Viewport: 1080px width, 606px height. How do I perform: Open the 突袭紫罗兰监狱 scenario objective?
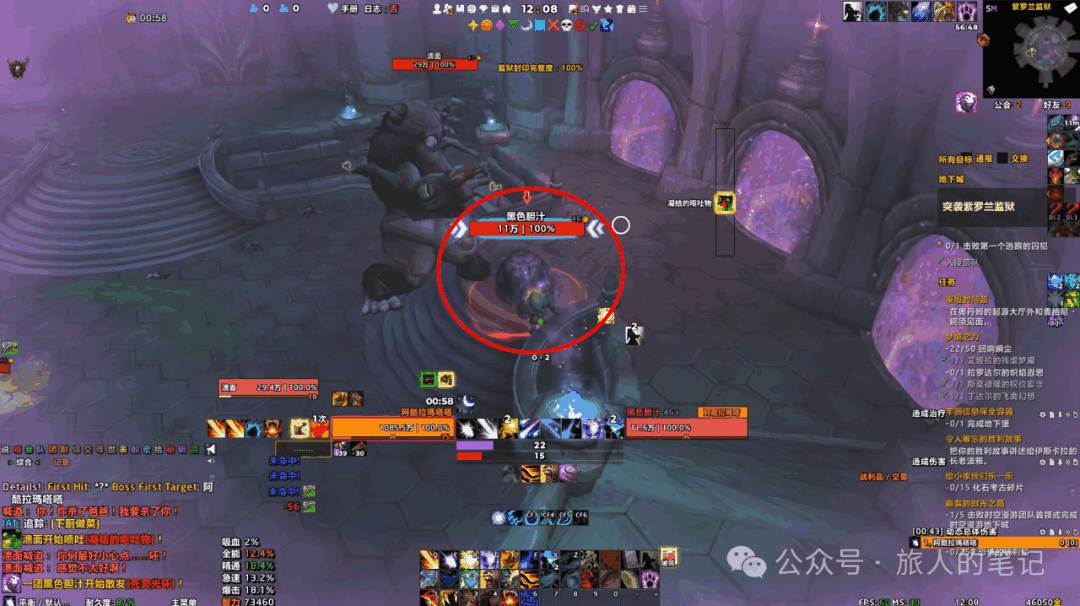pyautogui.click(x=978, y=207)
